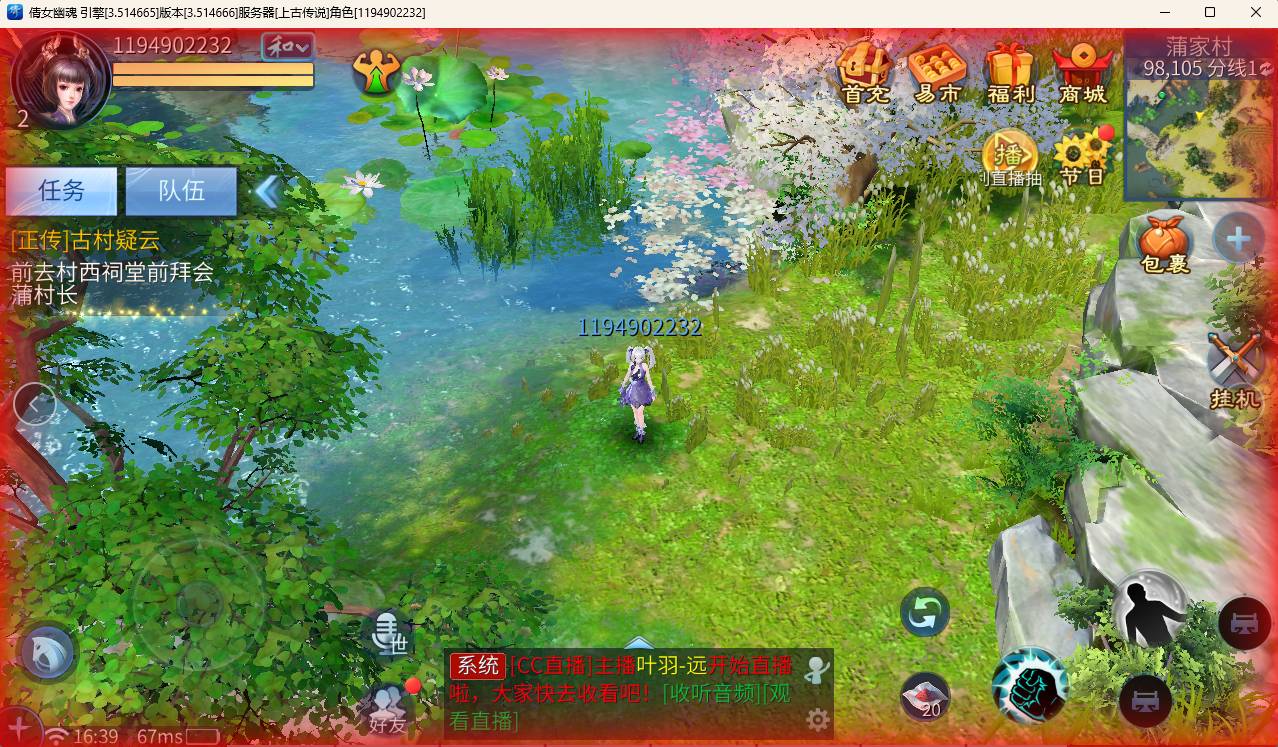Open the 首充 first-recharge menu

[864, 72]
